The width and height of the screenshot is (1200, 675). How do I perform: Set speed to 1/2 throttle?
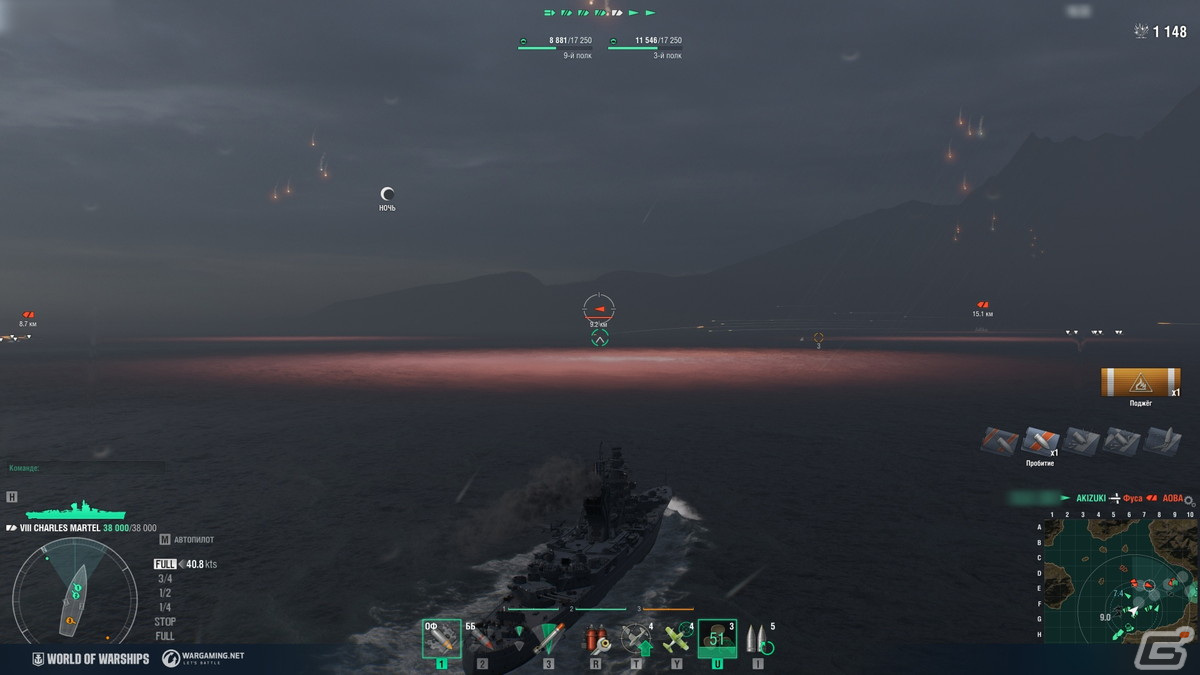click(x=164, y=592)
